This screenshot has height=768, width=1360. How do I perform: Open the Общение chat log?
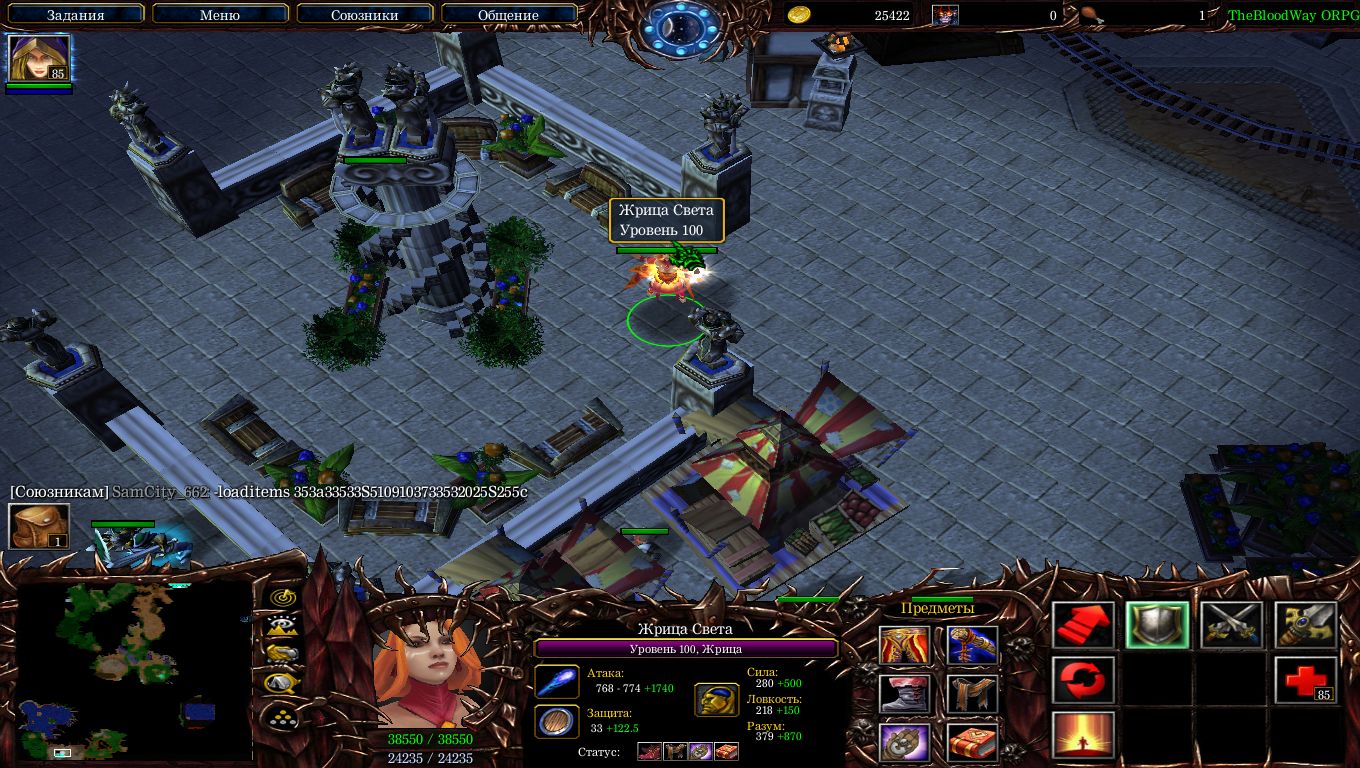click(508, 15)
